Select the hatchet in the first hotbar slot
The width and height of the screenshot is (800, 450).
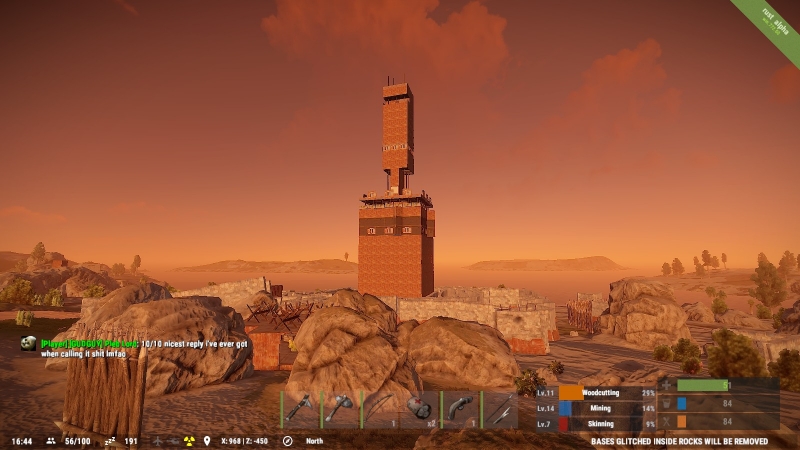click(x=301, y=409)
